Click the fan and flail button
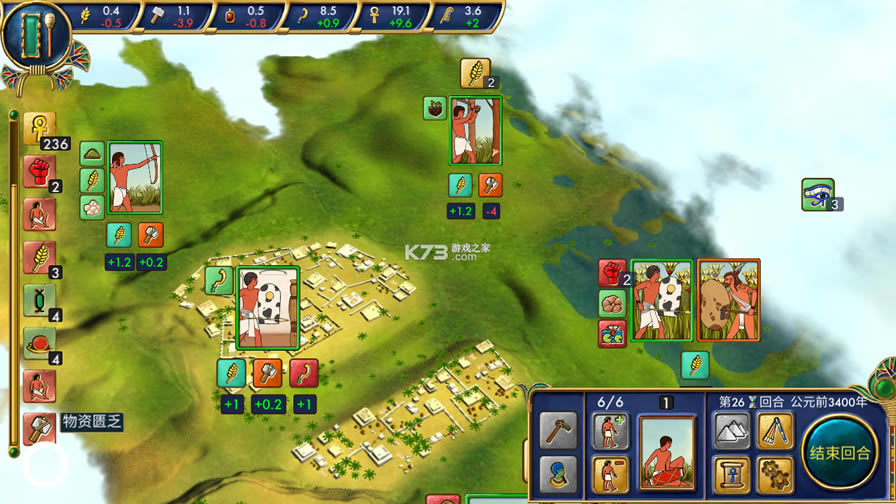The image size is (896, 504). pyautogui.click(x=774, y=431)
